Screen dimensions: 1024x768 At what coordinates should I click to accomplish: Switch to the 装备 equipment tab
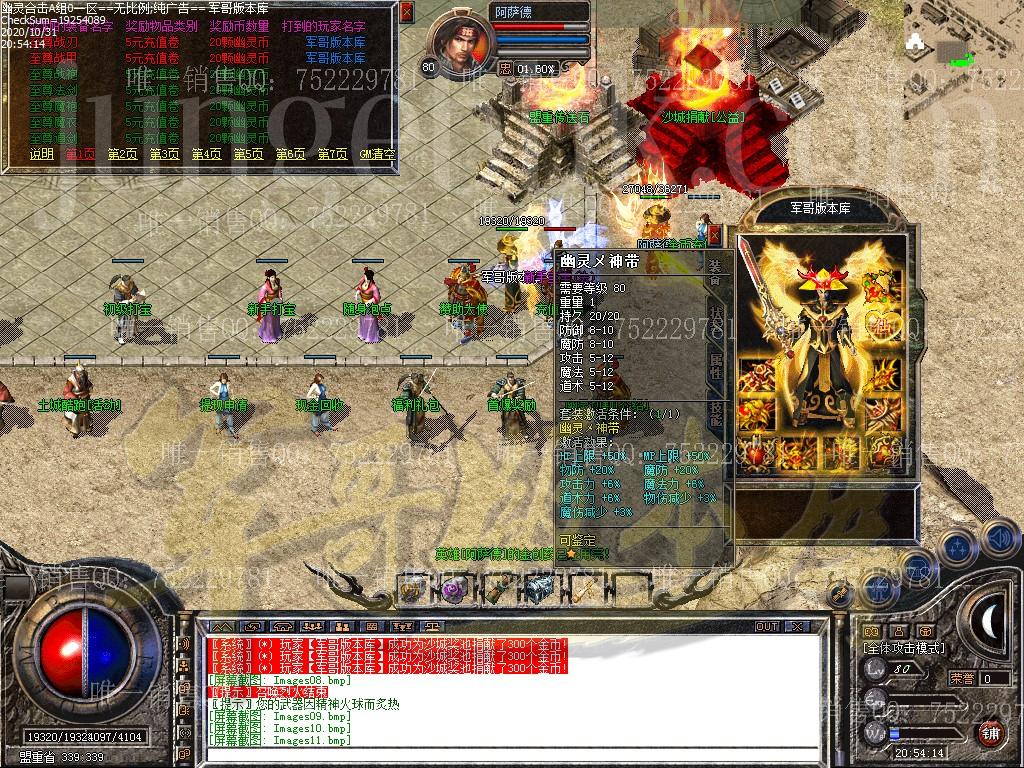(715, 270)
